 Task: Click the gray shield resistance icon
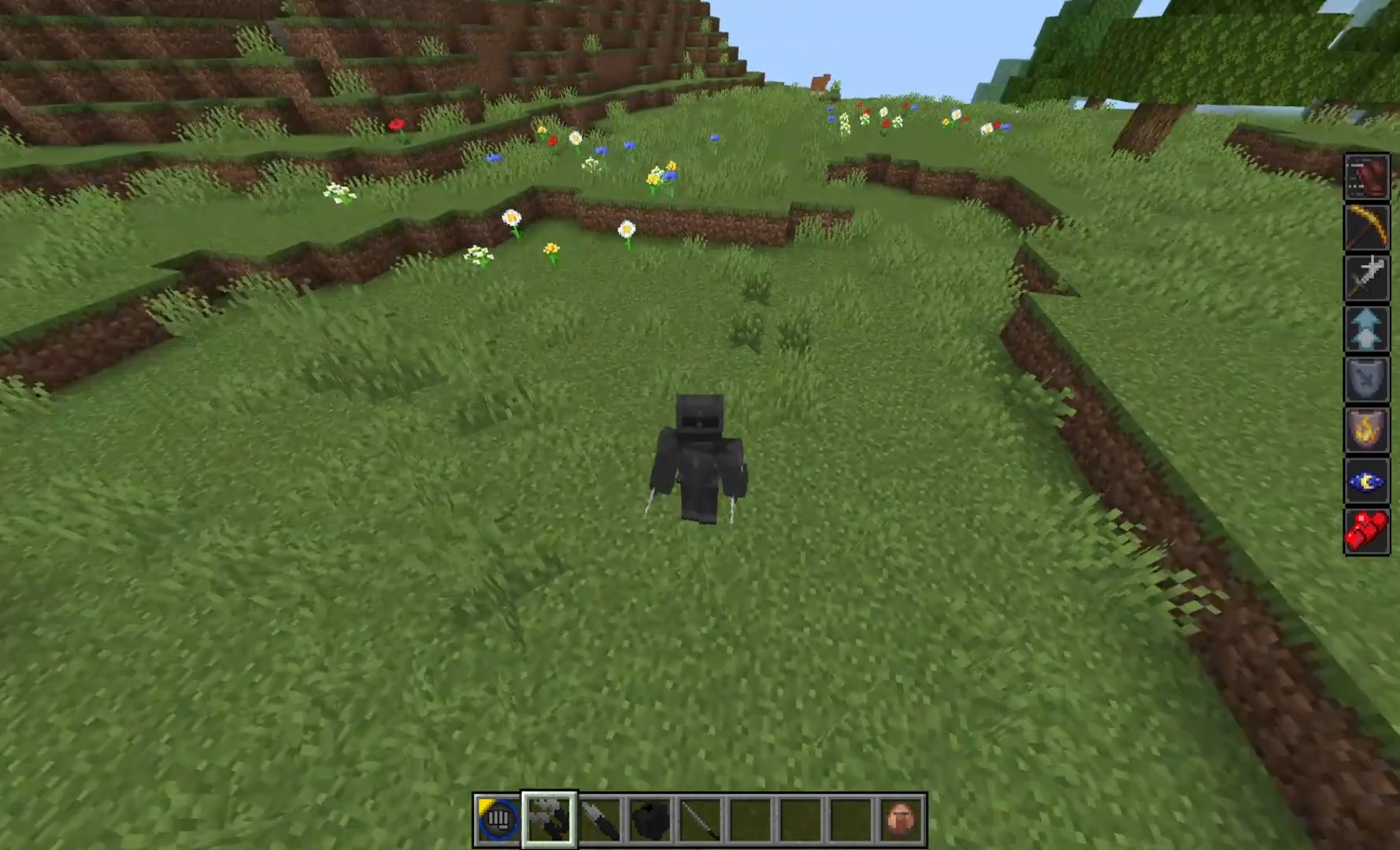point(1366,379)
